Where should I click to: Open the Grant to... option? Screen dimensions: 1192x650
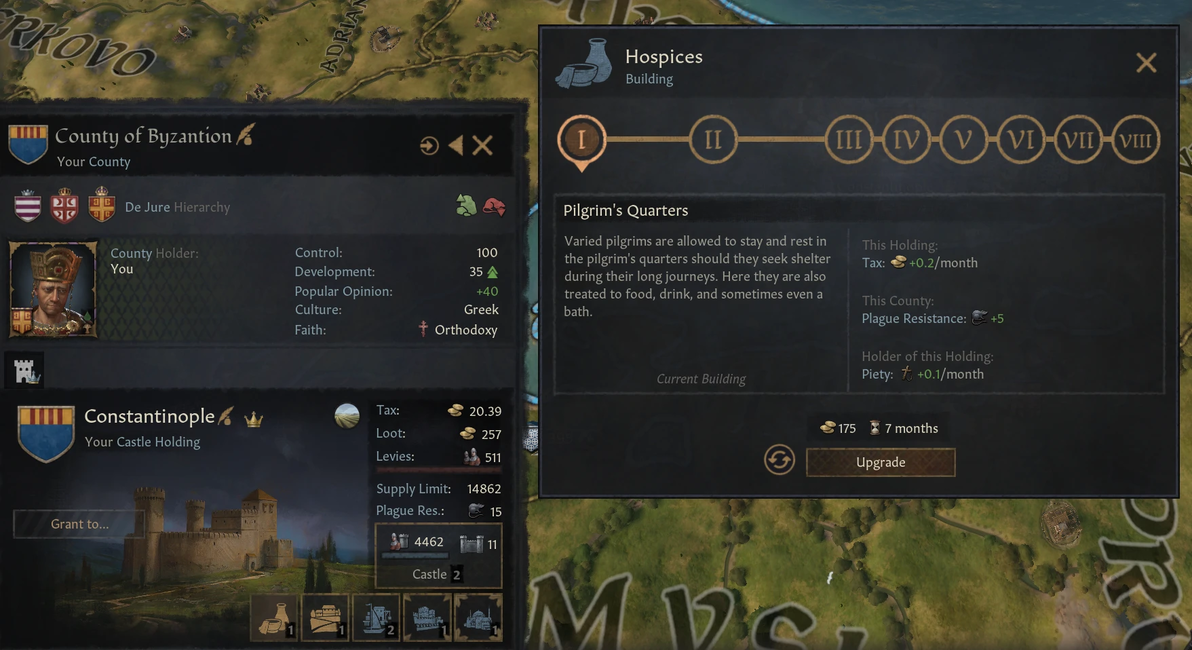79,524
